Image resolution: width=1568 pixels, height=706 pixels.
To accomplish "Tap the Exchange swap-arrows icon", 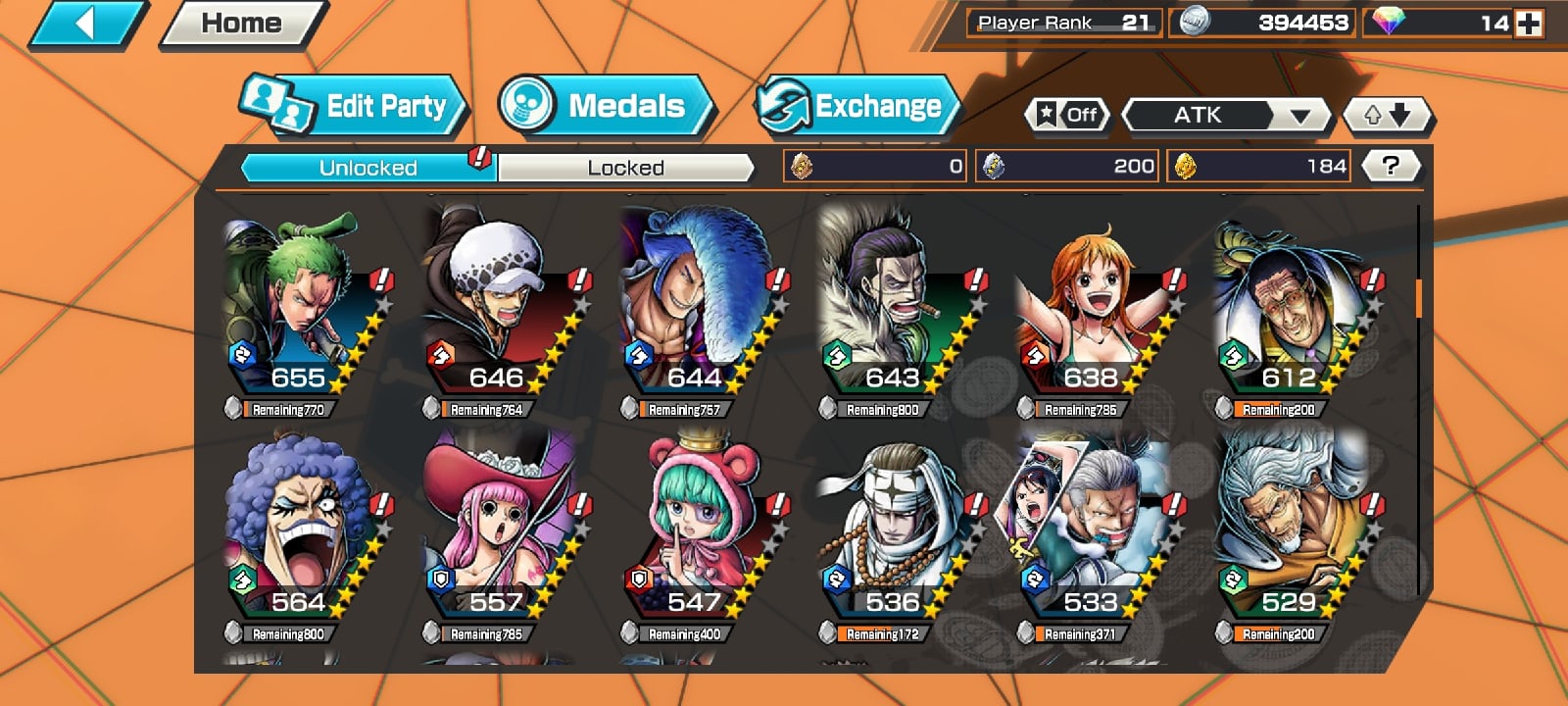I will 783,105.
